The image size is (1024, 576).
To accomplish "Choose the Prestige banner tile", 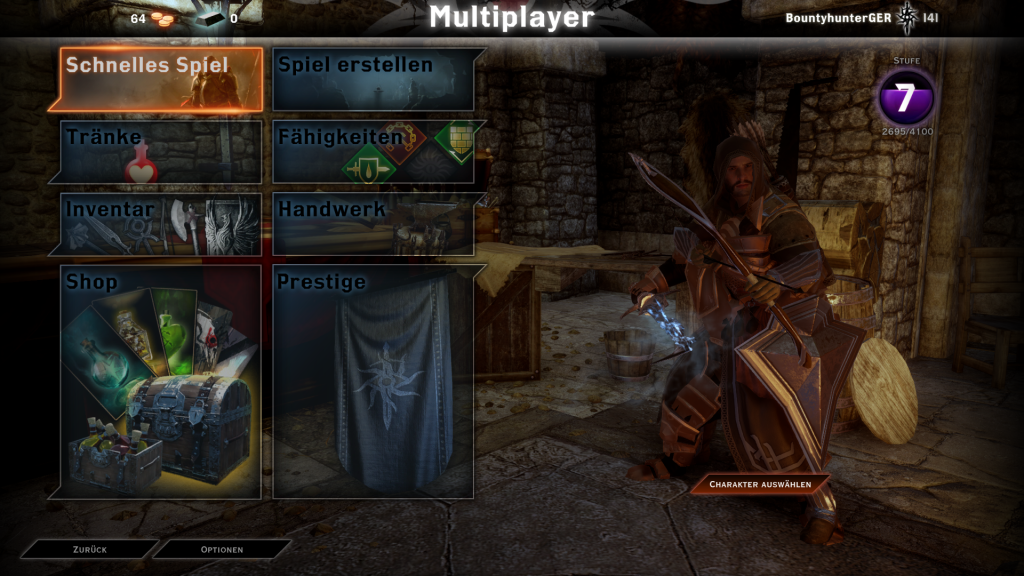I will [374, 382].
